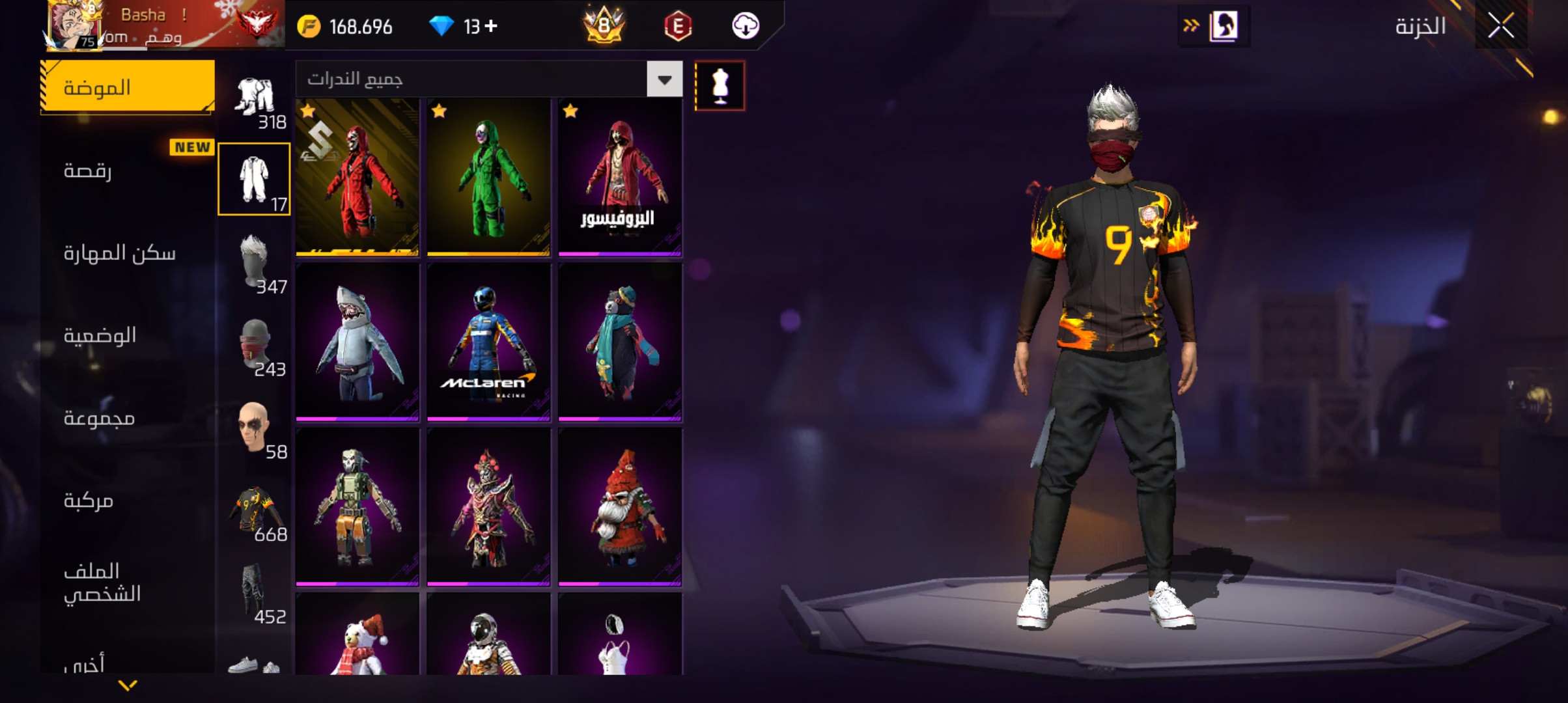Pick the shark costume bundle

357,342
